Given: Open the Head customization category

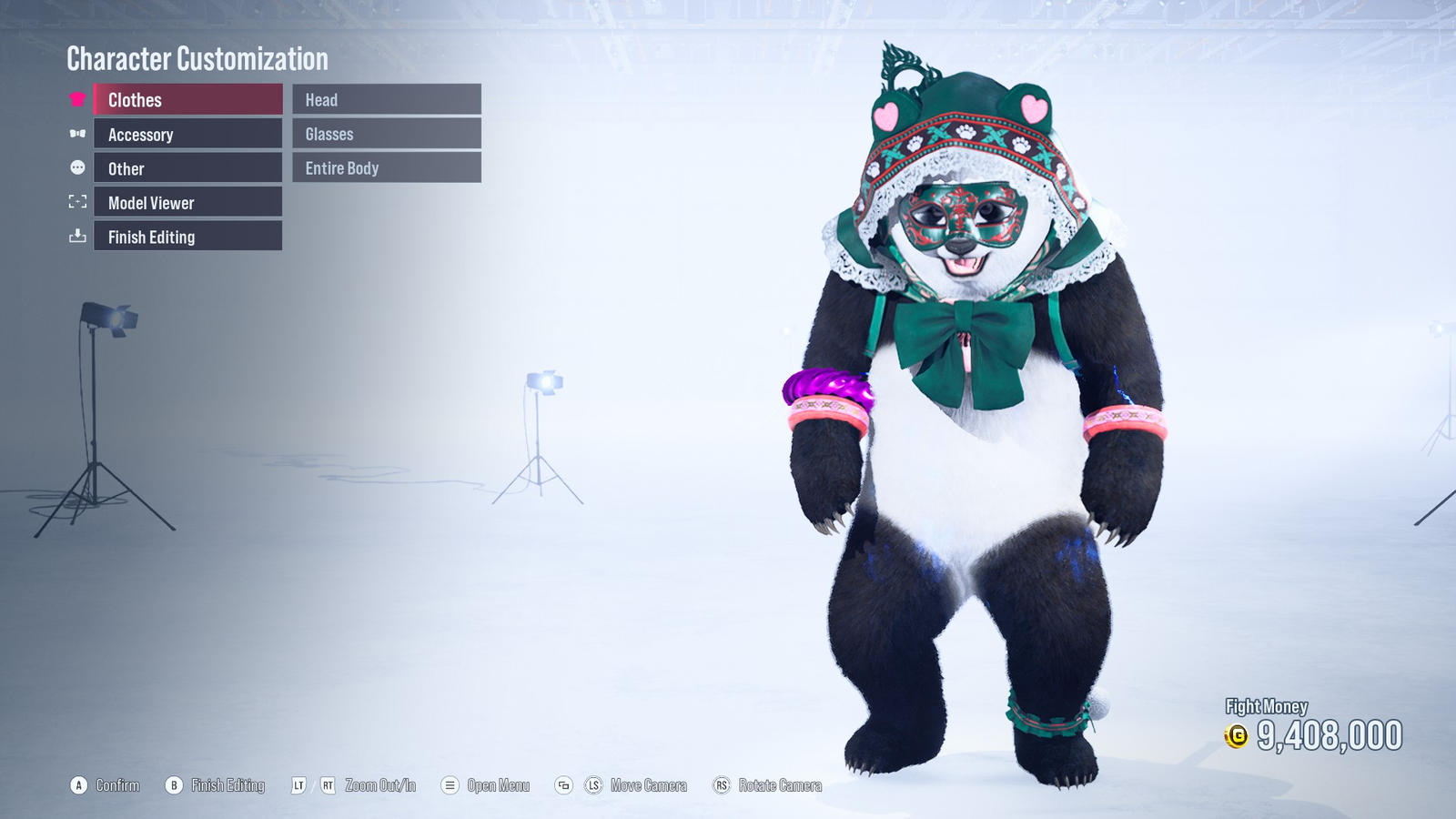Looking at the screenshot, I should pos(387,99).
